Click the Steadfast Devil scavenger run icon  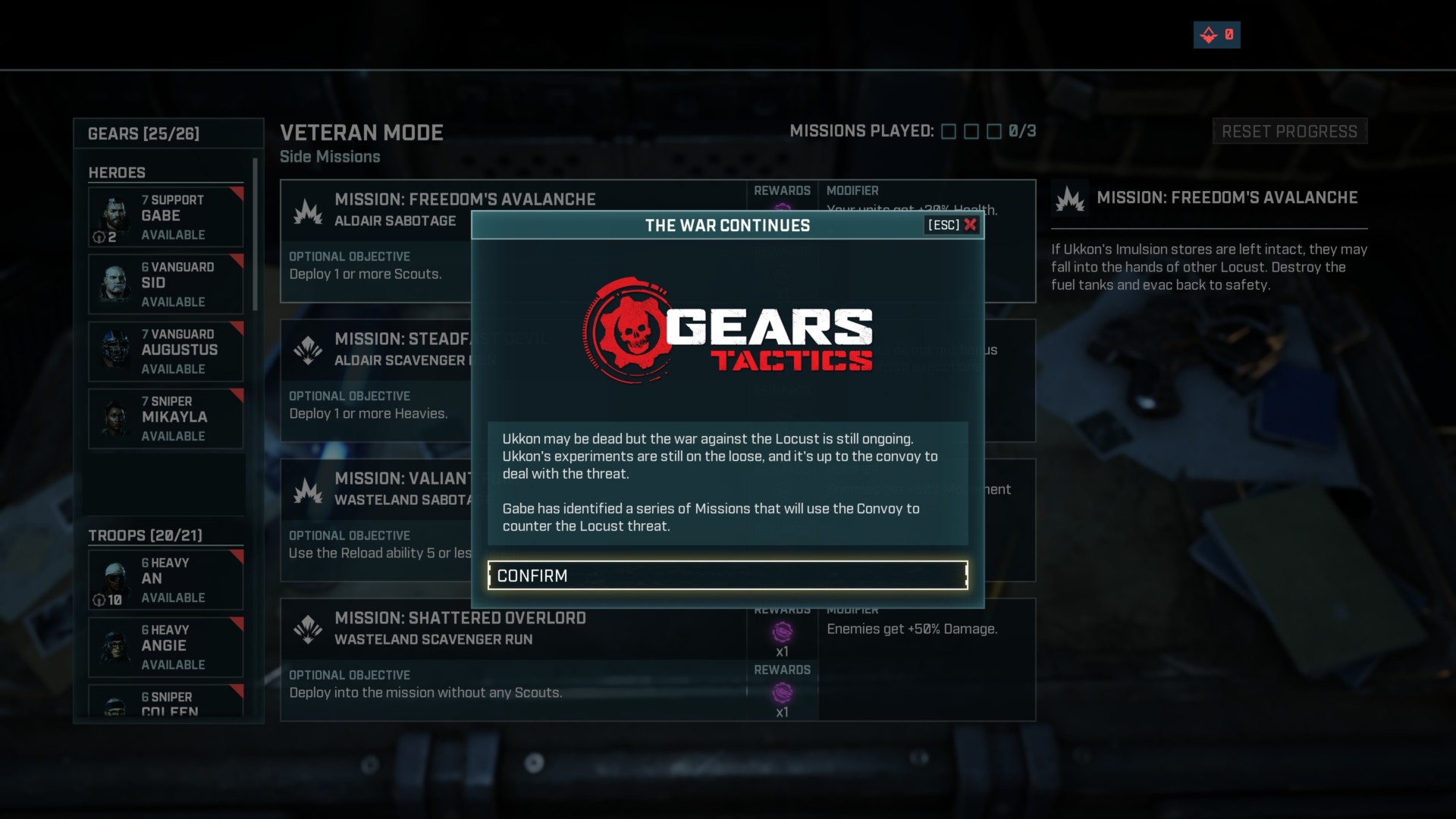pyautogui.click(x=307, y=349)
